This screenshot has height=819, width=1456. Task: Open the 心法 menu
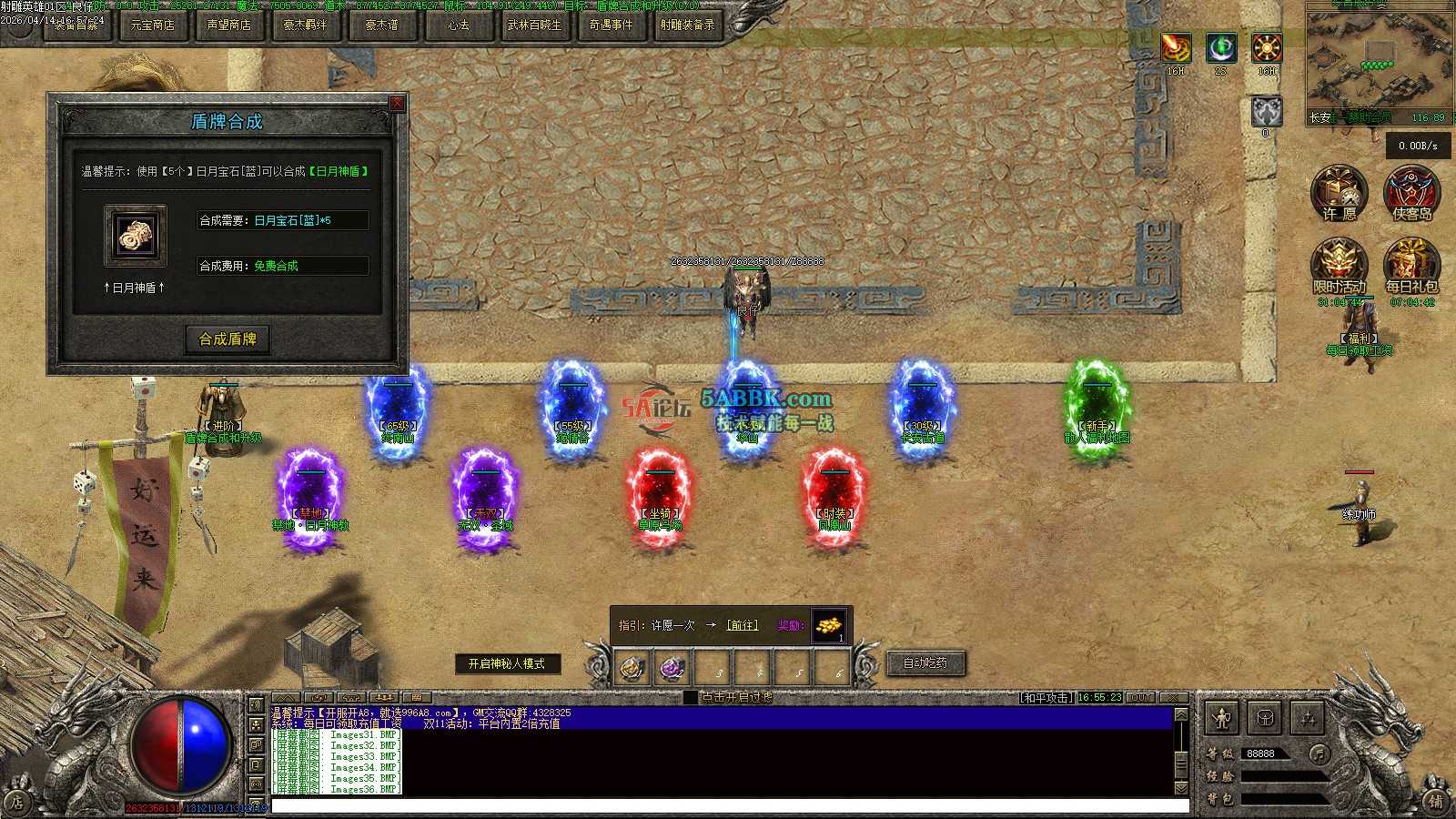(x=458, y=25)
